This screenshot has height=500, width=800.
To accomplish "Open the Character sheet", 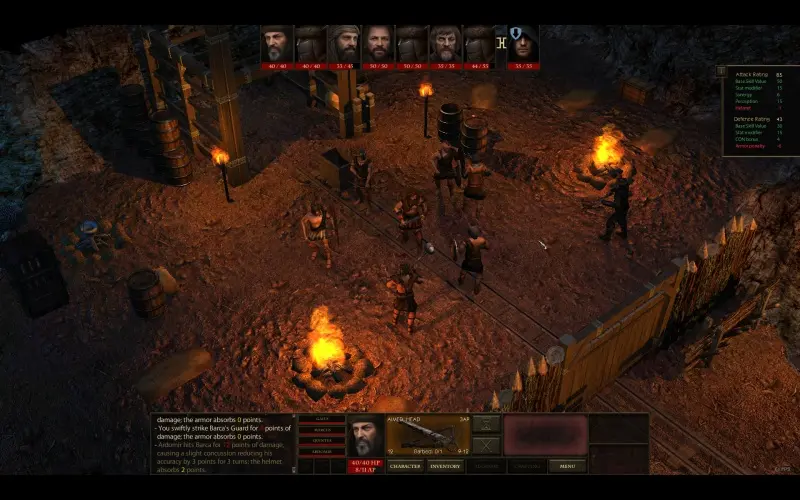I will tap(405, 466).
